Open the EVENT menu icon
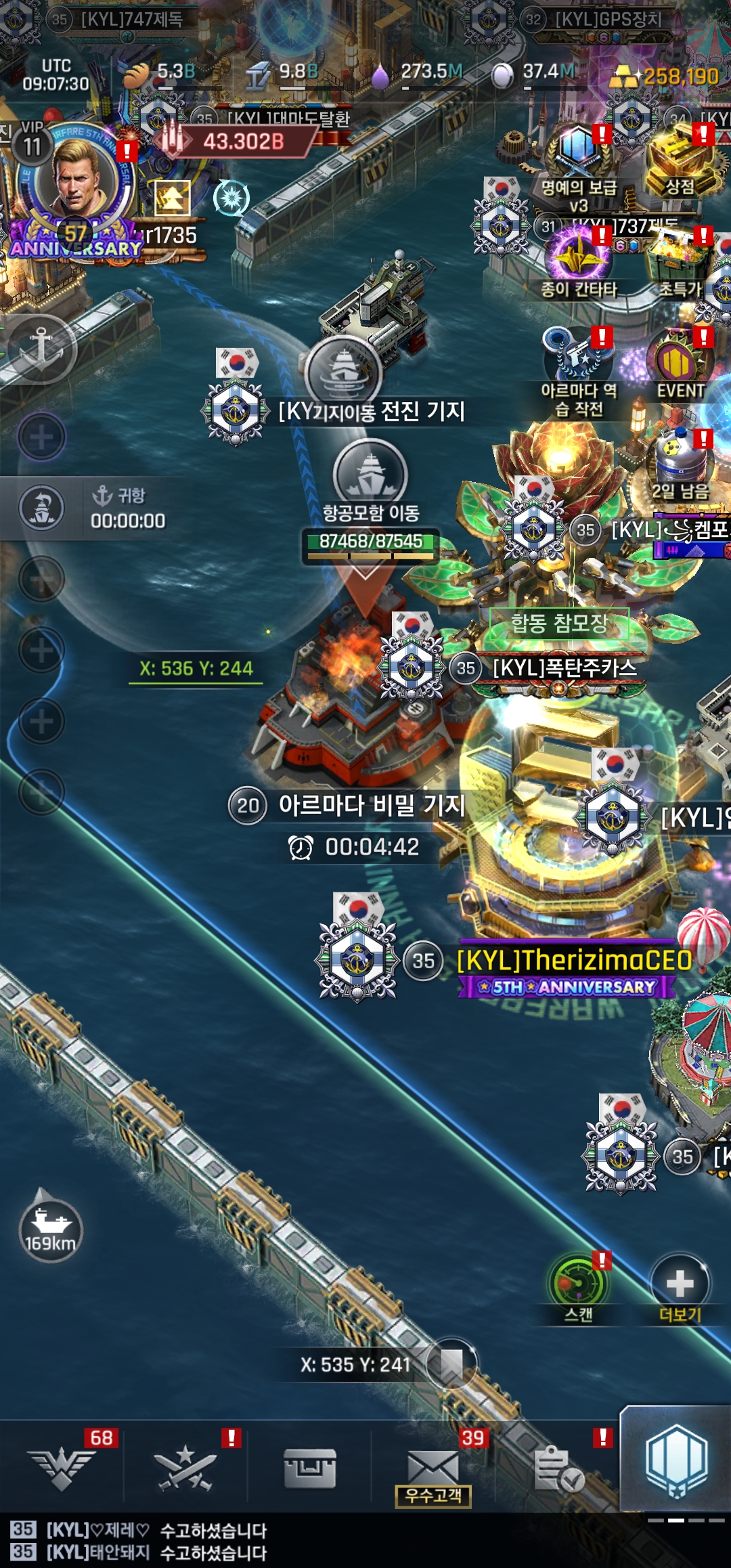Image resolution: width=731 pixels, height=1568 pixels. pyautogui.click(x=679, y=362)
